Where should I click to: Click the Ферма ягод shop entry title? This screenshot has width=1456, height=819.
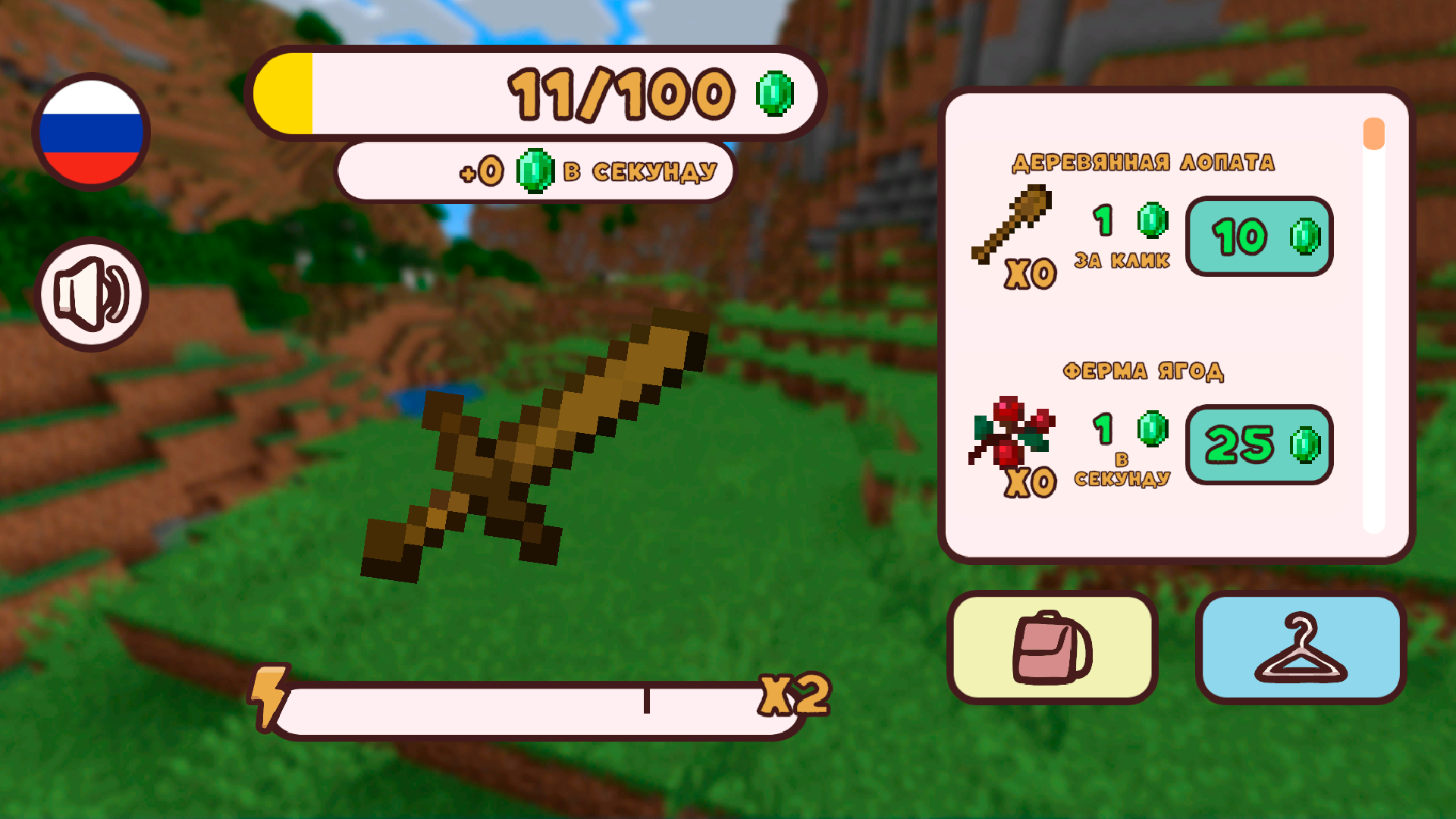[x=1144, y=372]
